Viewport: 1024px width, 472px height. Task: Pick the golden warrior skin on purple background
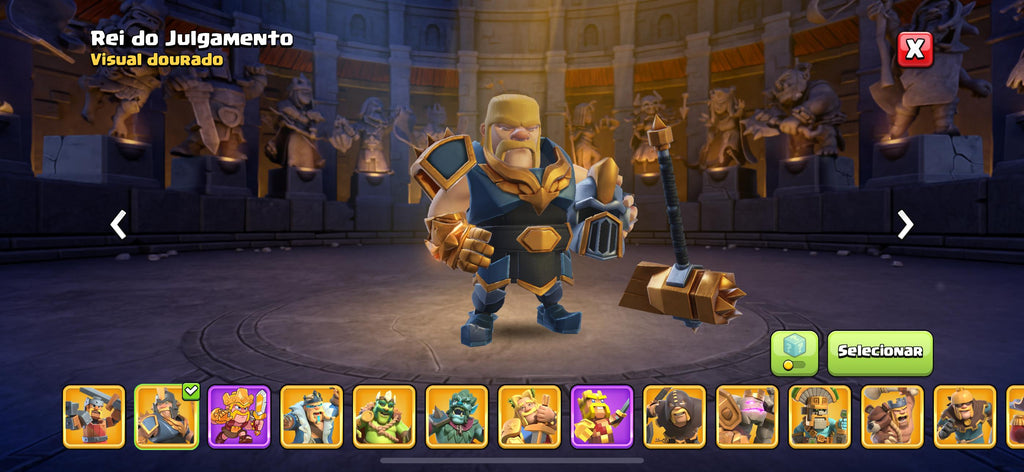pyautogui.click(x=239, y=416)
